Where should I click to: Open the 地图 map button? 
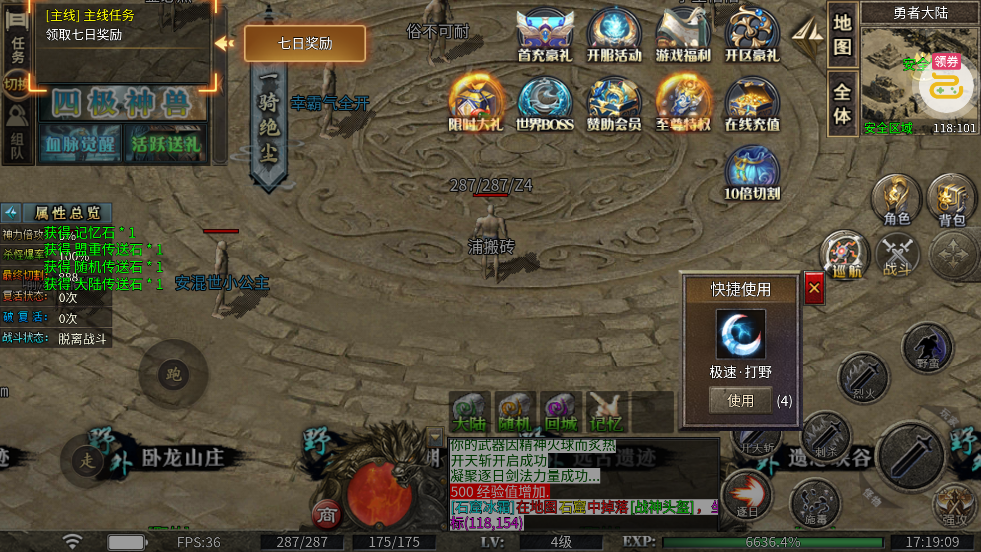click(x=843, y=35)
